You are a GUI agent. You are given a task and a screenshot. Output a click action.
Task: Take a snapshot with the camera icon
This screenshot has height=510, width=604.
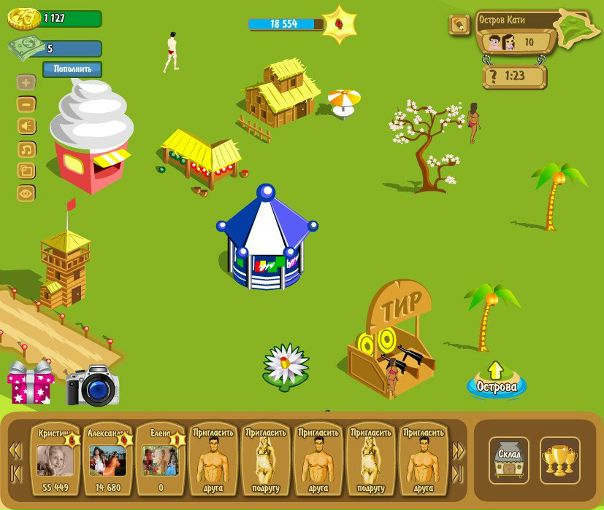coord(91,386)
